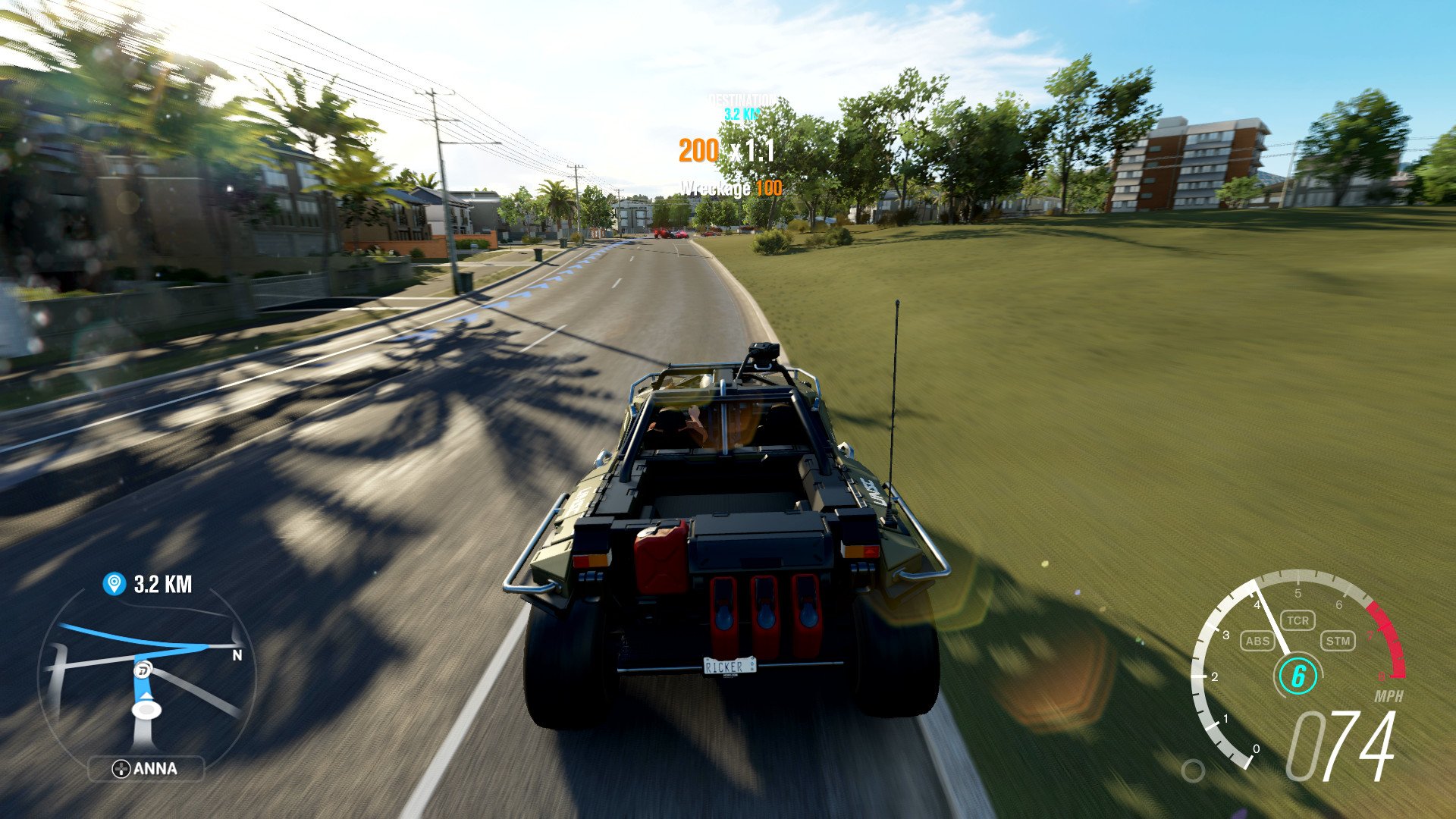
Task: Click the circular minimap
Action: click(146, 675)
